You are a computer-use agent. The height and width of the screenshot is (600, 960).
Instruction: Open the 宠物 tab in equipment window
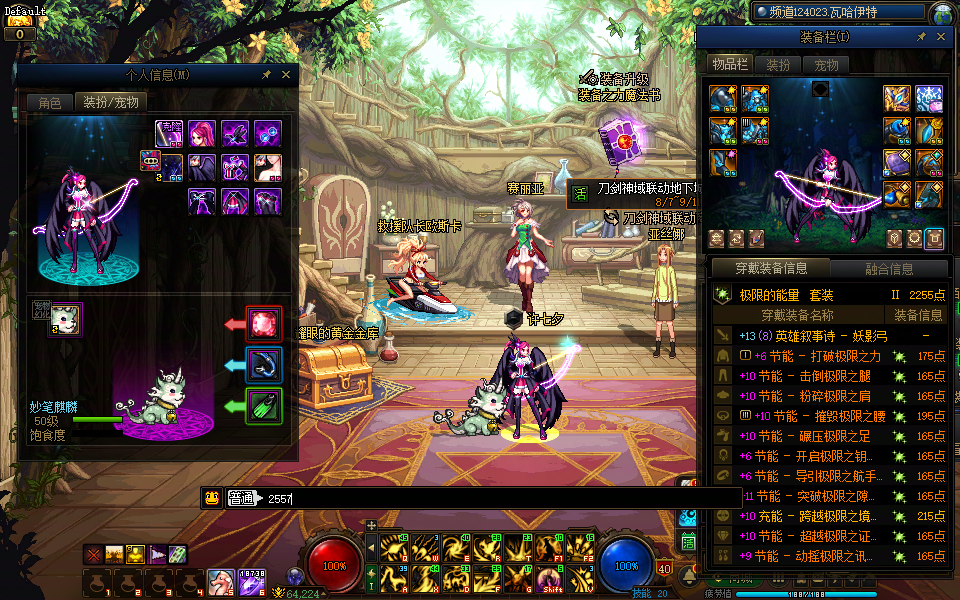826,65
